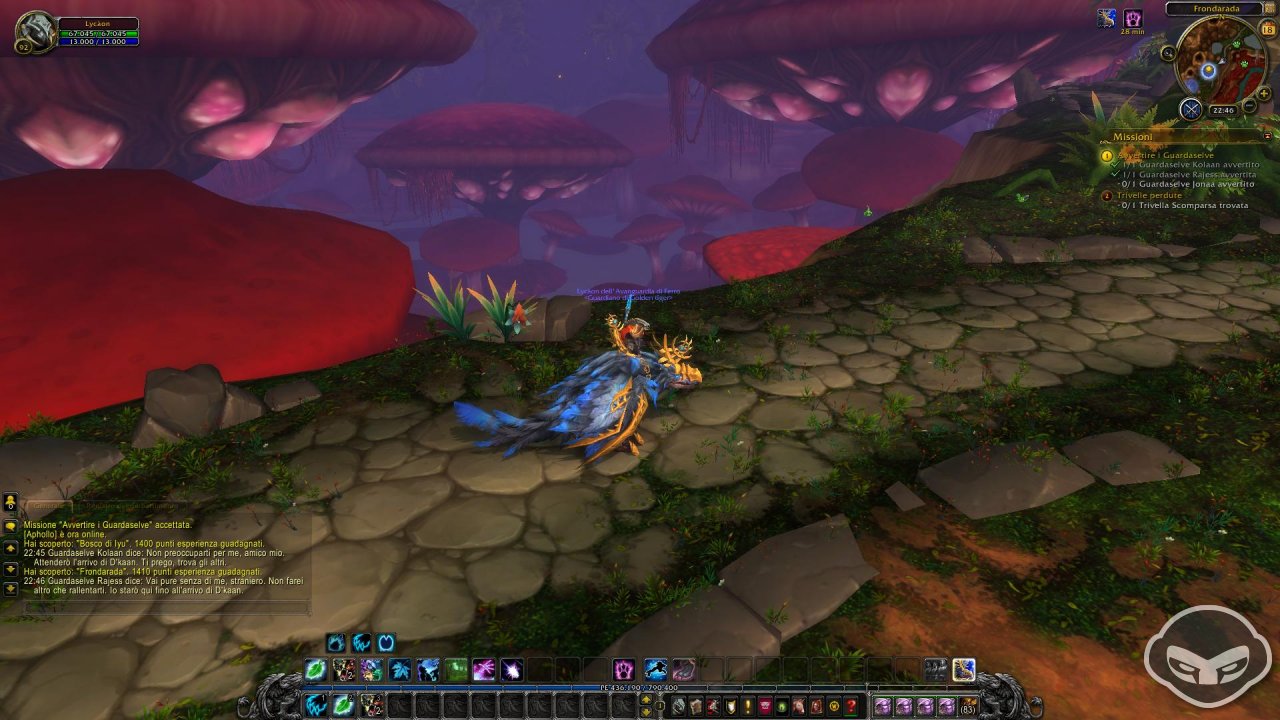
Task: Open the main backpack showing 83
Action: [x=968, y=707]
